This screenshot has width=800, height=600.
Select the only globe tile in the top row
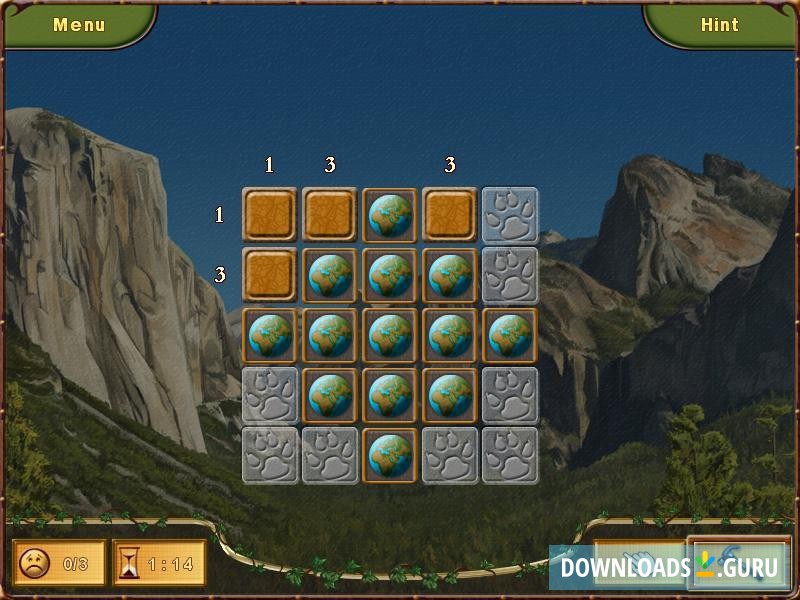point(390,215)
